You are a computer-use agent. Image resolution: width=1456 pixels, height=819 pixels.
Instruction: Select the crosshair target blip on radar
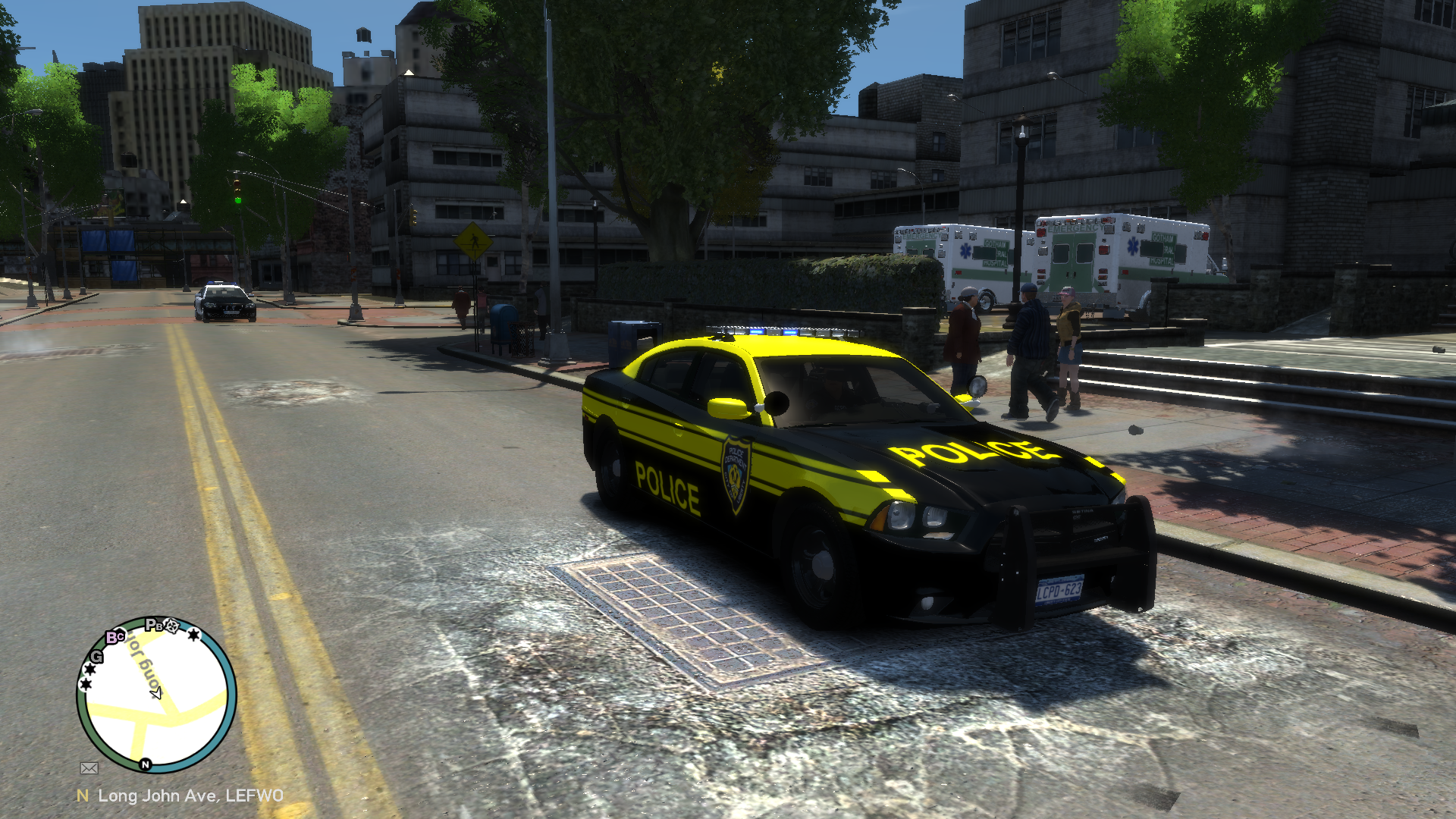[172, 626]
